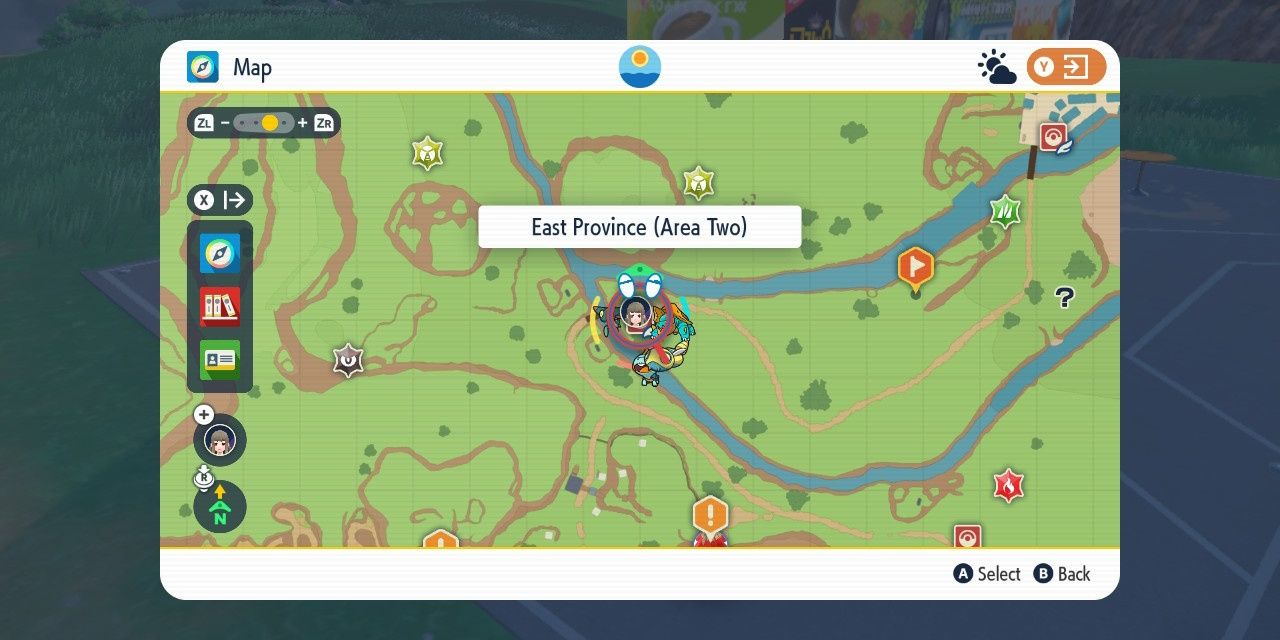The image size is (1280, 640).
Task: Click the weather icon in the header
Action: 996,68
